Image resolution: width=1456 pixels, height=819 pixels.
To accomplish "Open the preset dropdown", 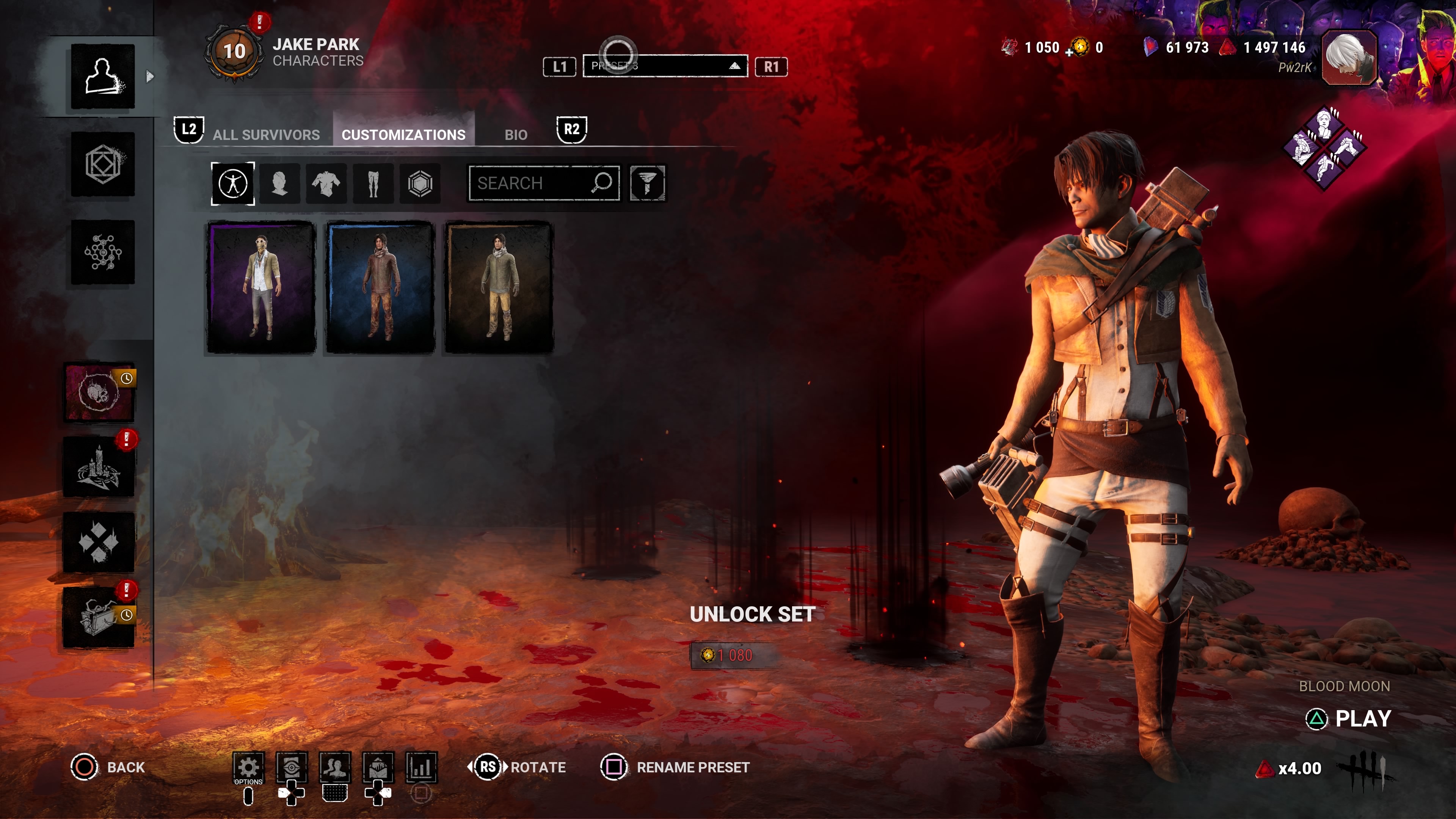I will coord(665,66).
